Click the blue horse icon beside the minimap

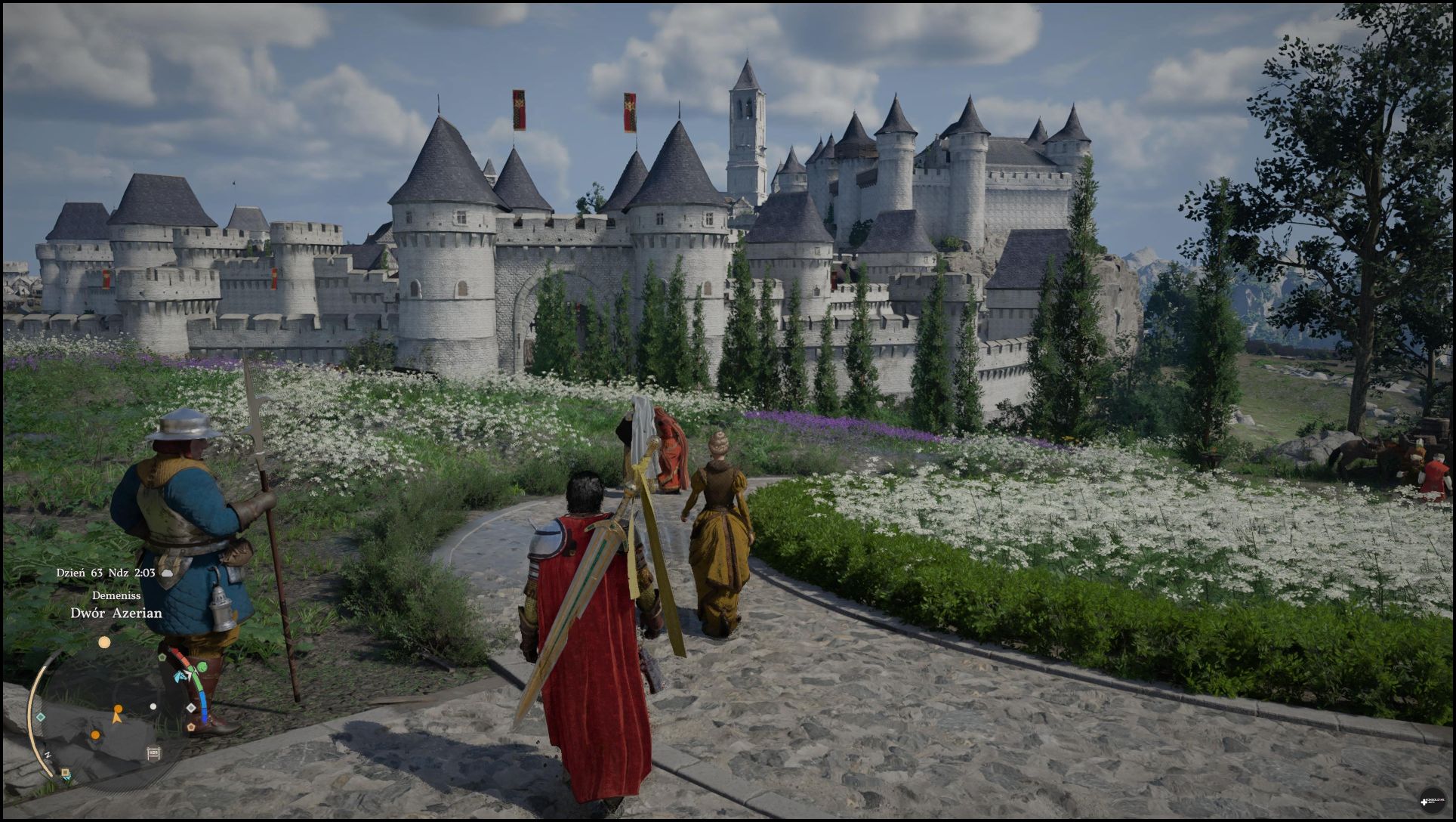(180, 676)
